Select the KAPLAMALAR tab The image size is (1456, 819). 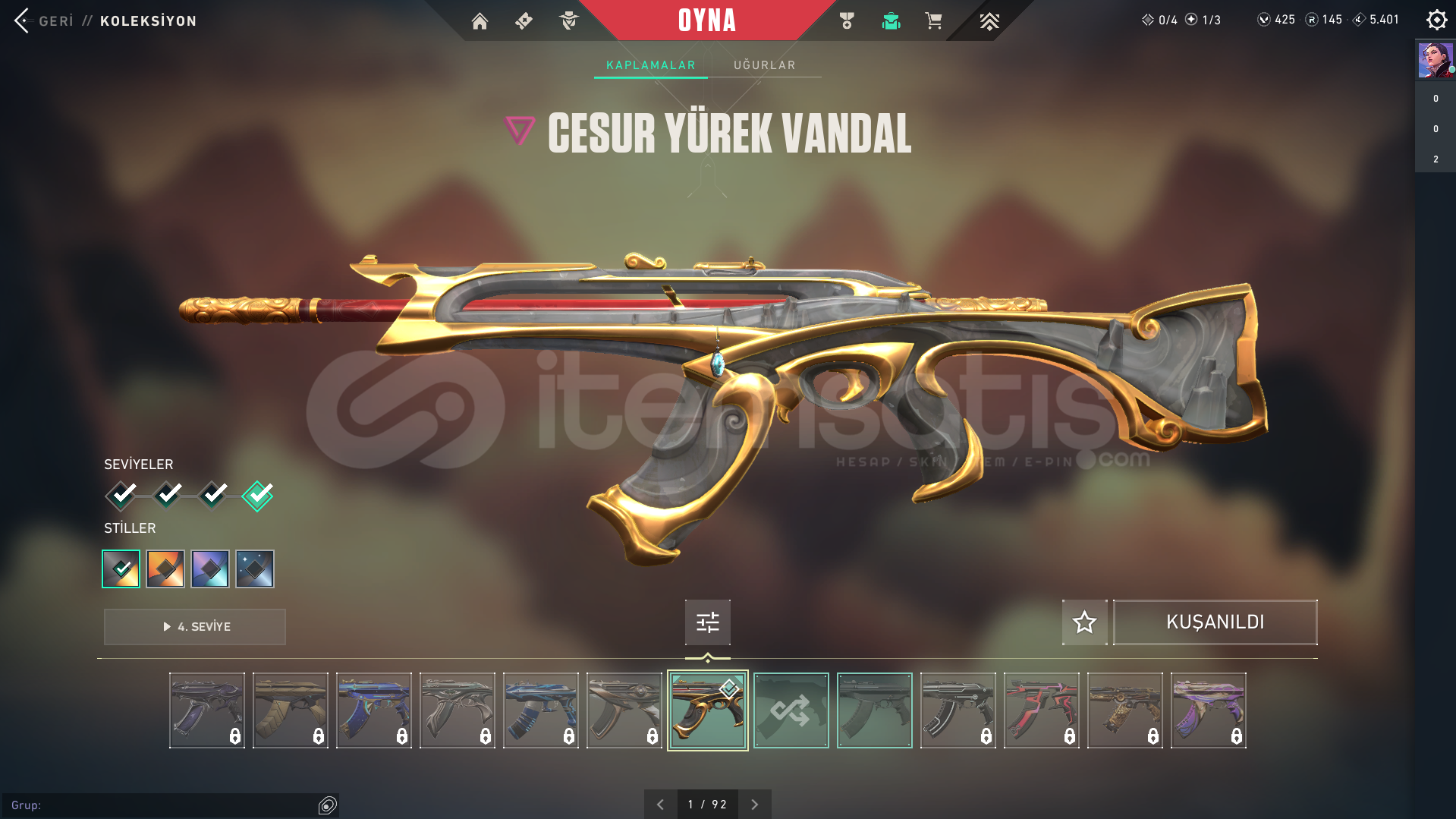650,65
